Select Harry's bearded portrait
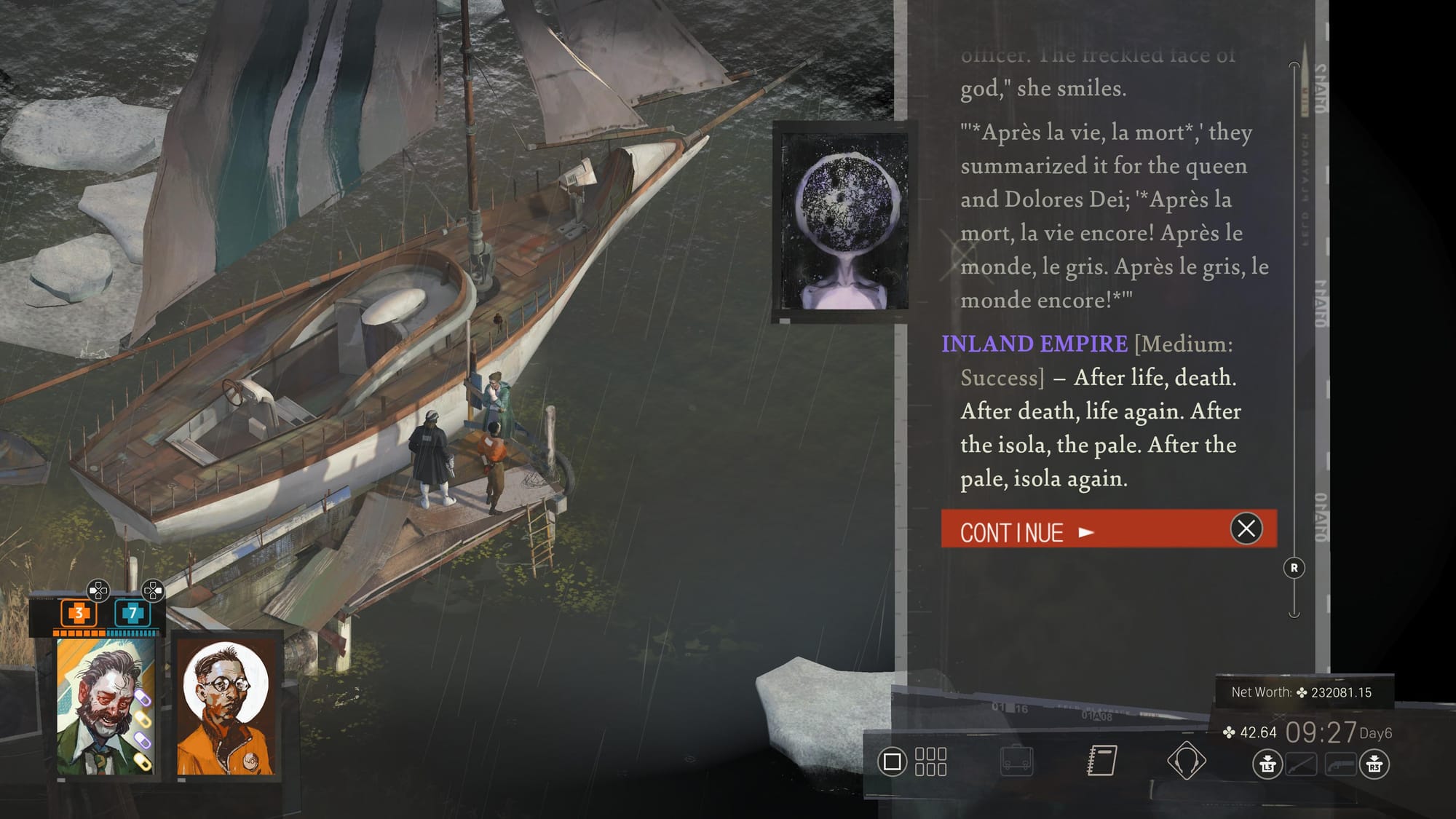 click(x=106, y=706)
